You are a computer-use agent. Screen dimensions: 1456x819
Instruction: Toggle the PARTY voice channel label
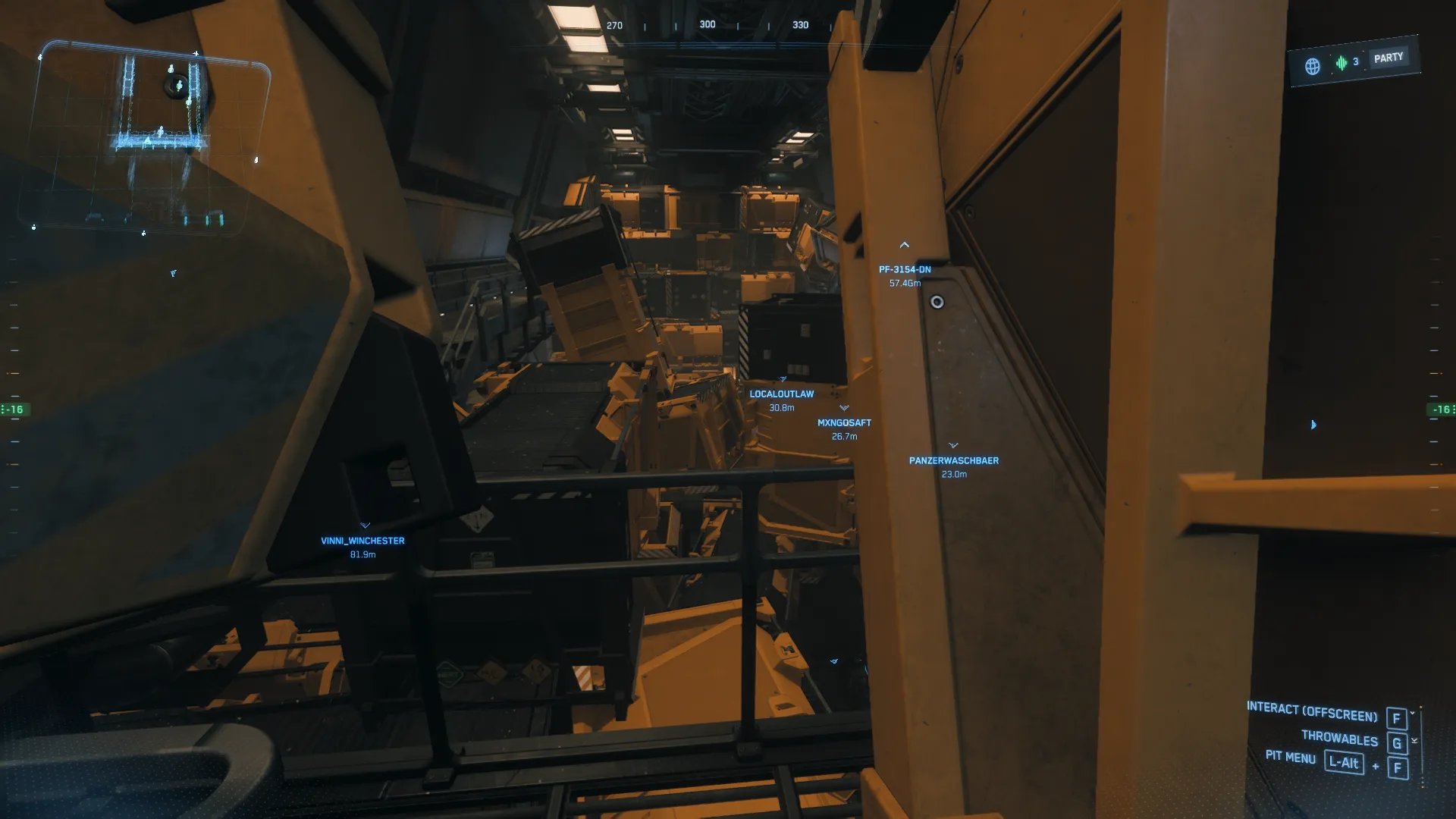[x=1388, y=56]
